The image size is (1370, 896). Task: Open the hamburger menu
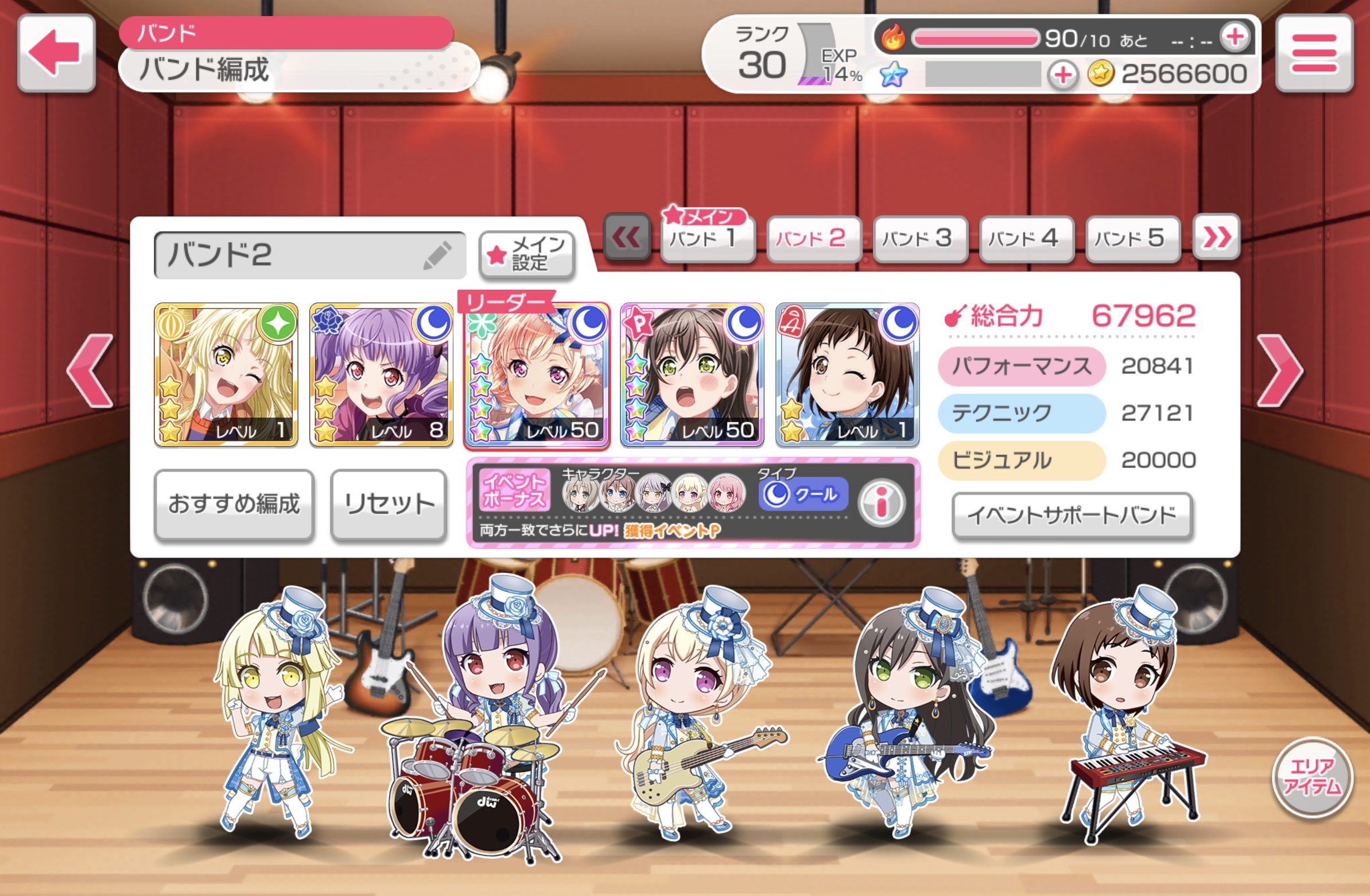click(x=1314, y=53)
